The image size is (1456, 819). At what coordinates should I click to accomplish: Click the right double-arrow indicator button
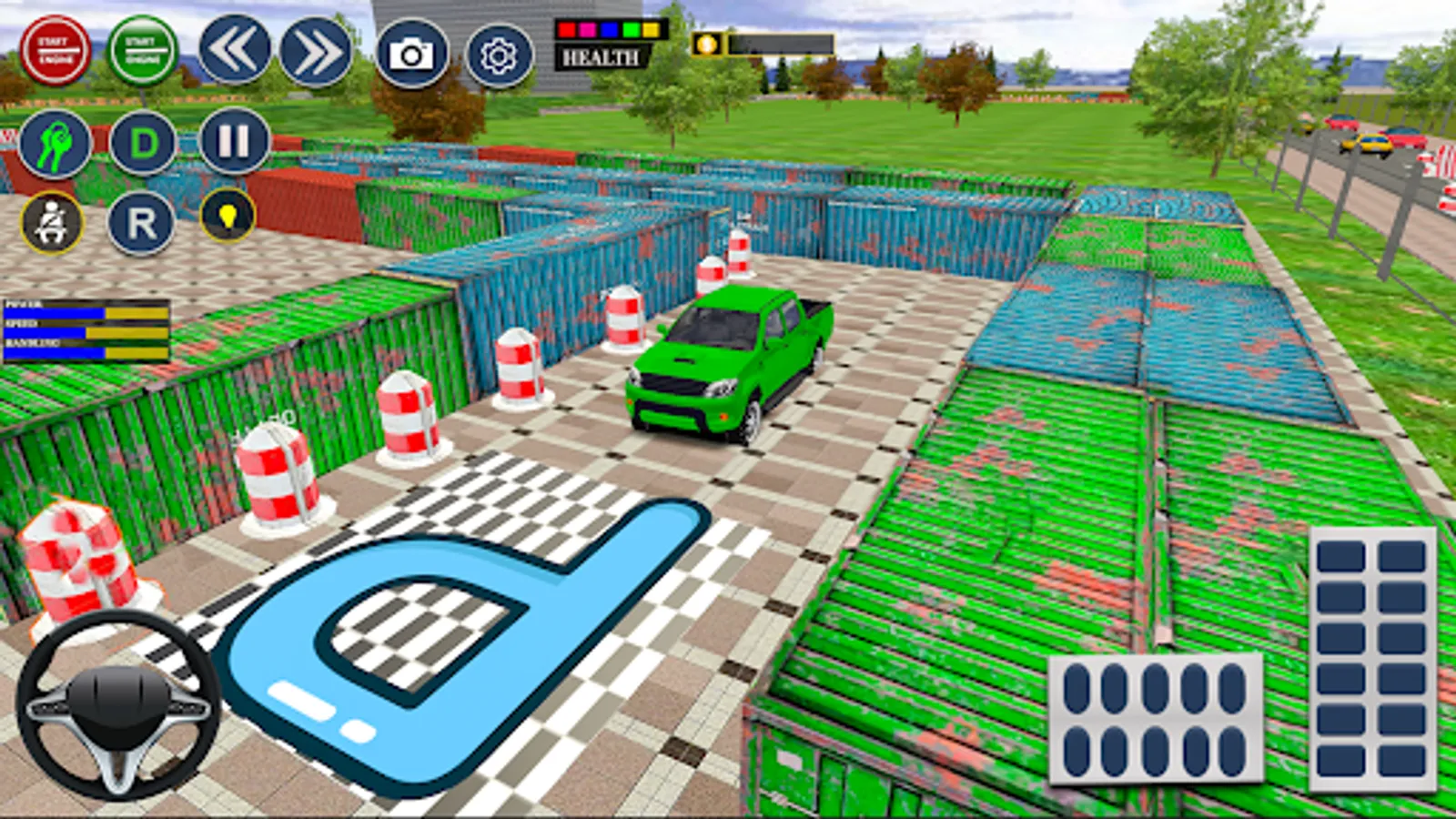click(316, 53)
